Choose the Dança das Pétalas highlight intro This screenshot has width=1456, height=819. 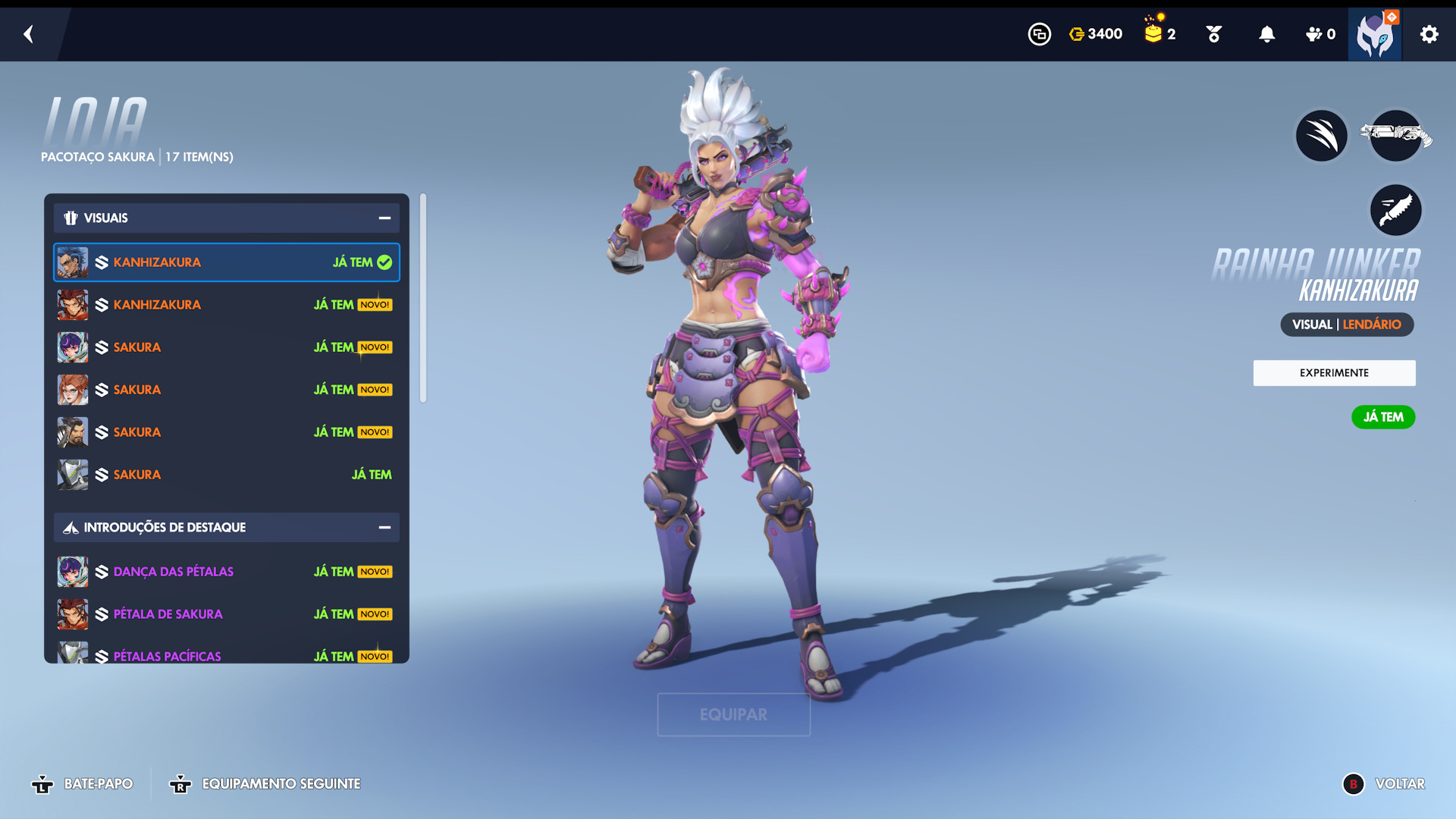tap(226, 572)
